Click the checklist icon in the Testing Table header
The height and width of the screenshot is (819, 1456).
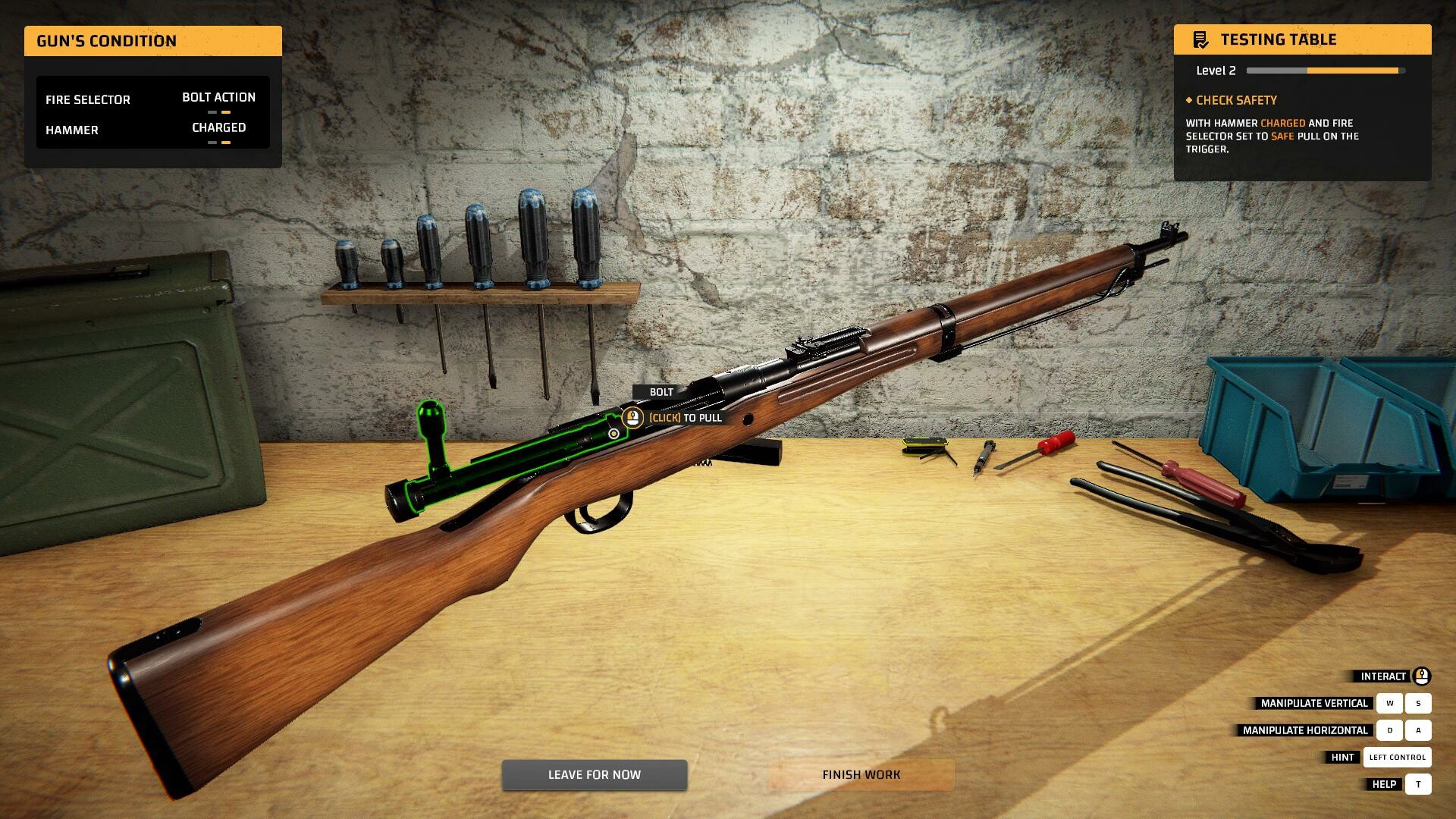pyautogui.click(x=1201, y=39)
